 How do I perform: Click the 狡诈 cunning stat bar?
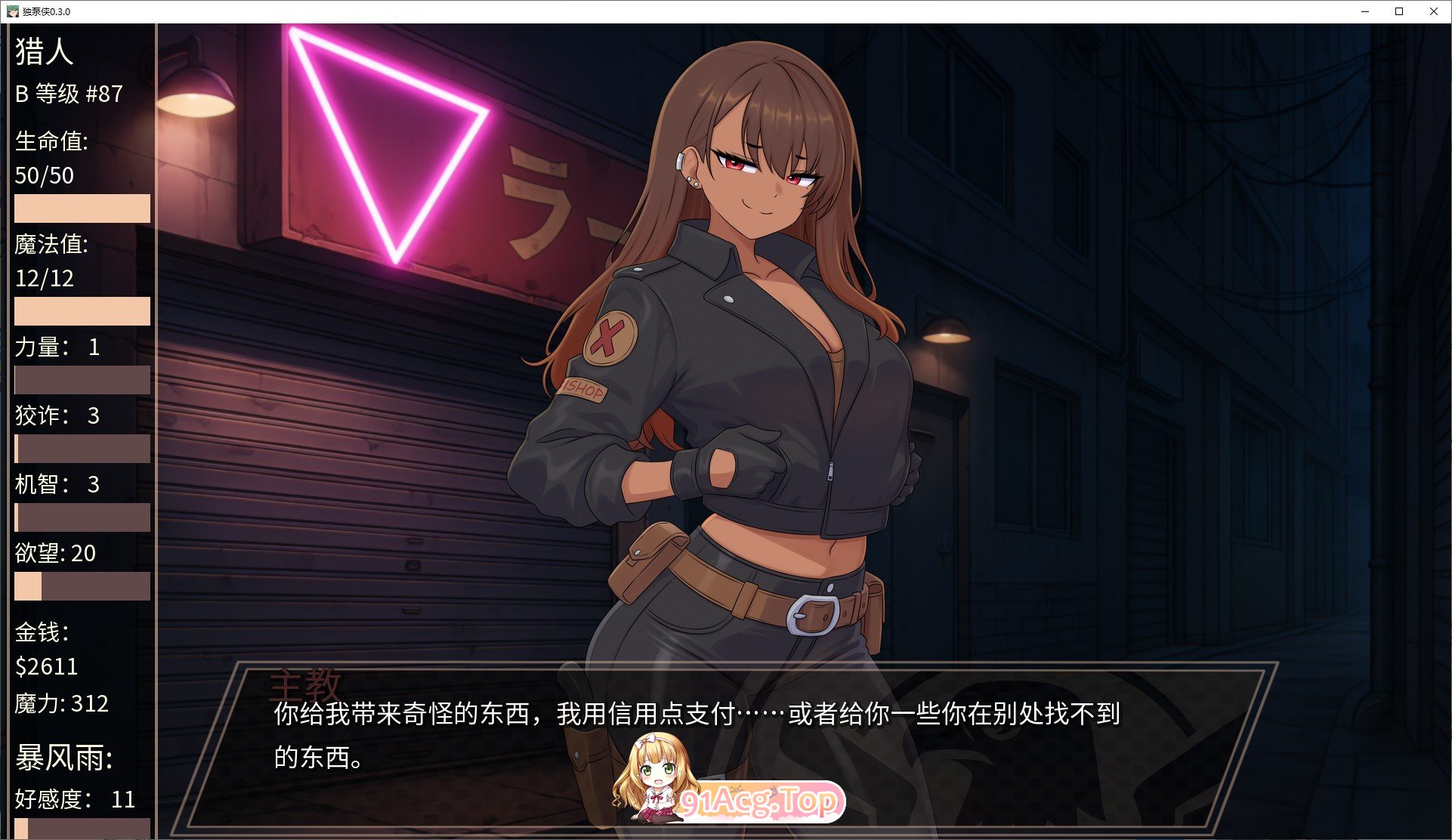82,449
